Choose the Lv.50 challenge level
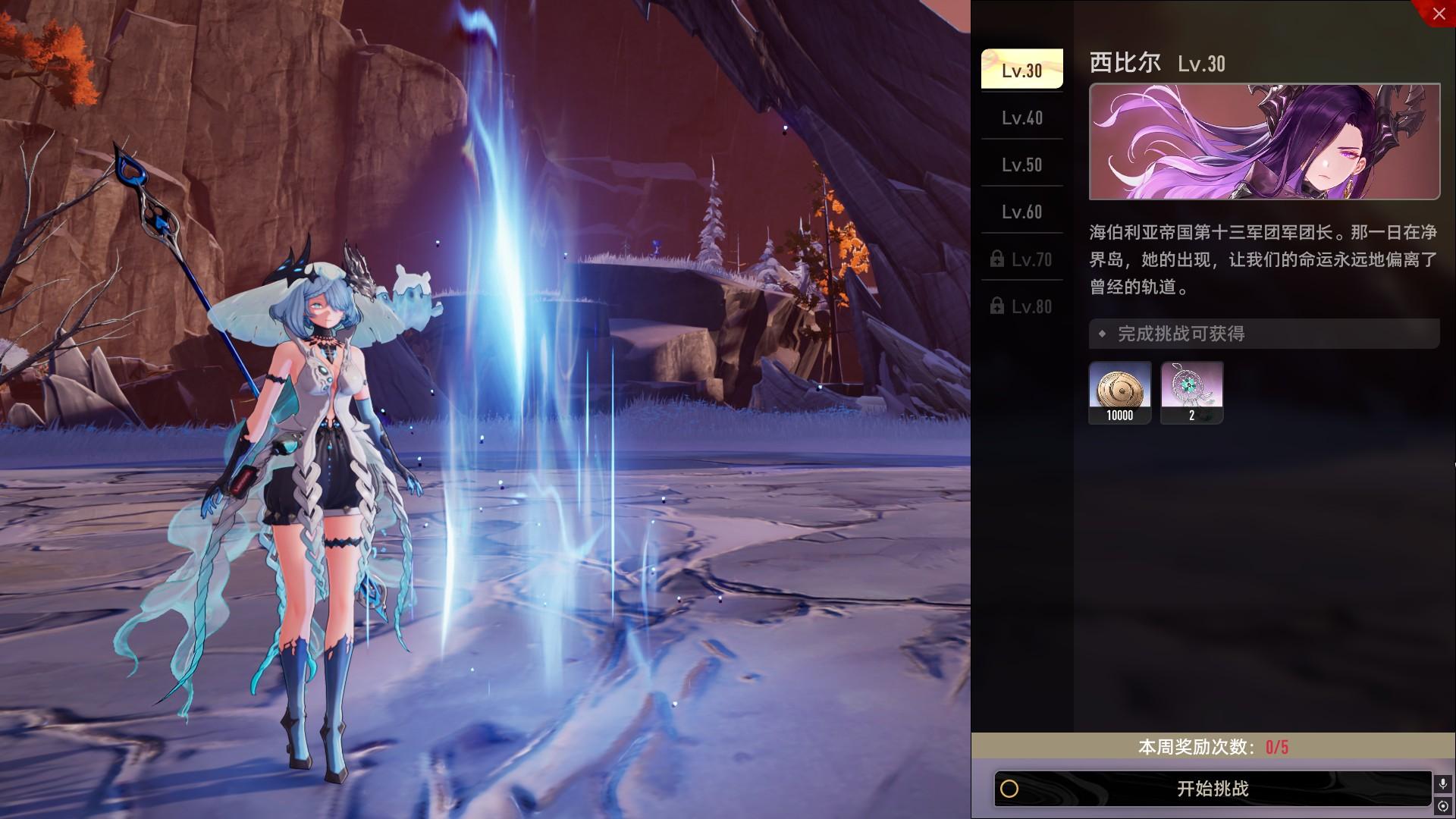Image resolution: width=1456 pixels, height=819 pixels. click(x=1021, y=165)
